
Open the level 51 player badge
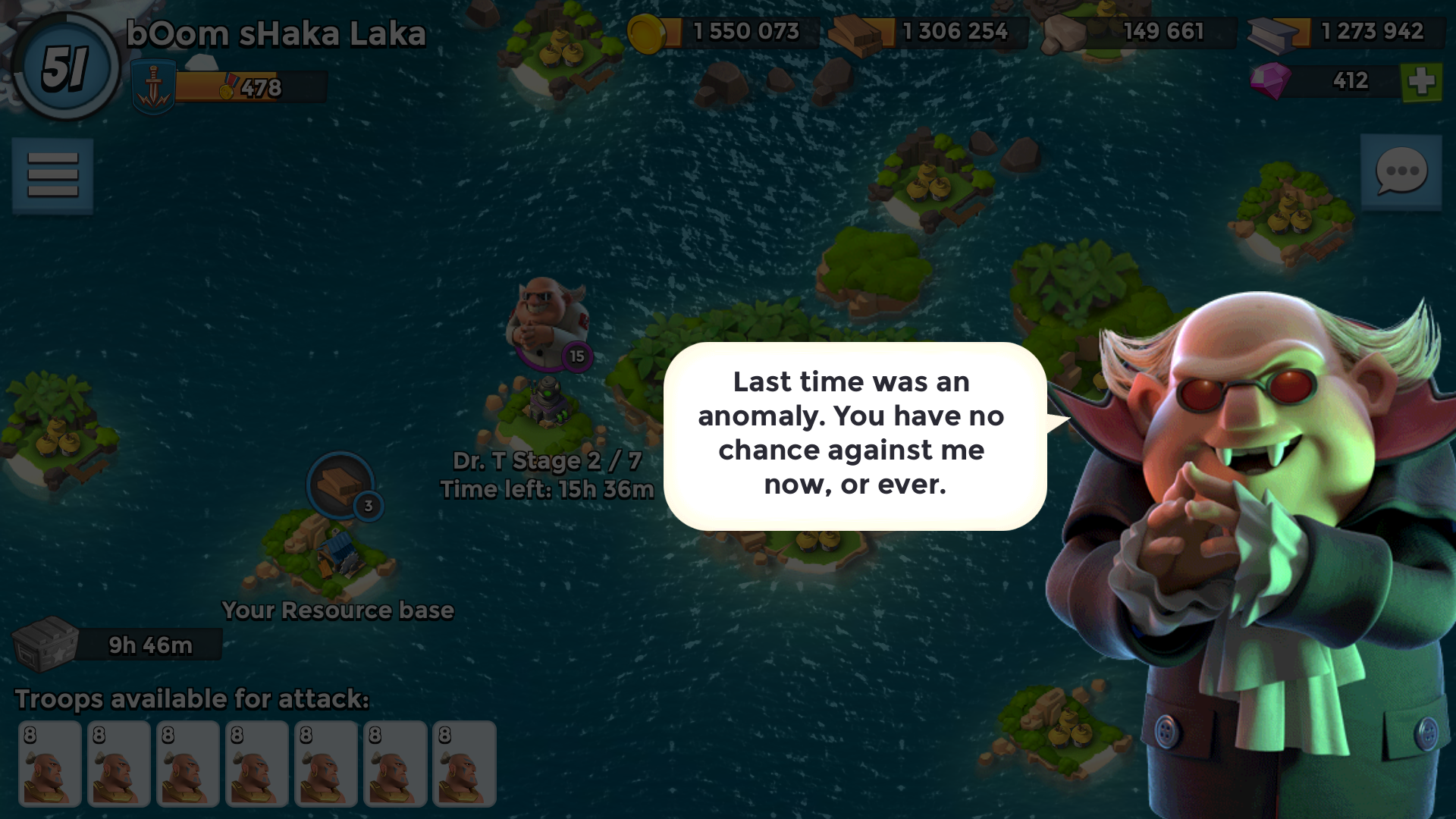pos(65,67)
